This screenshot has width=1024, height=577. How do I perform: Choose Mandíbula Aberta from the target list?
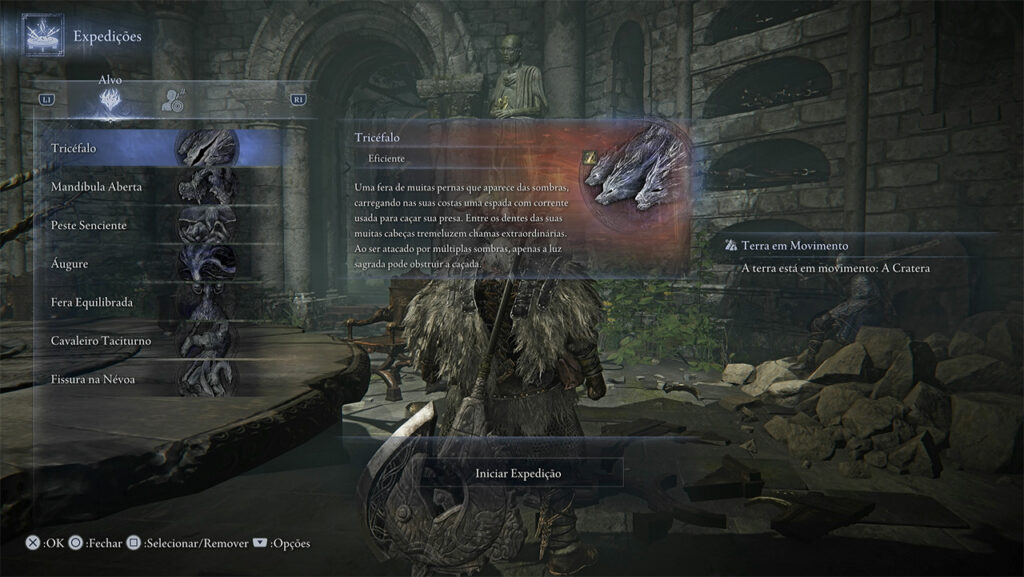click(150, 187)
